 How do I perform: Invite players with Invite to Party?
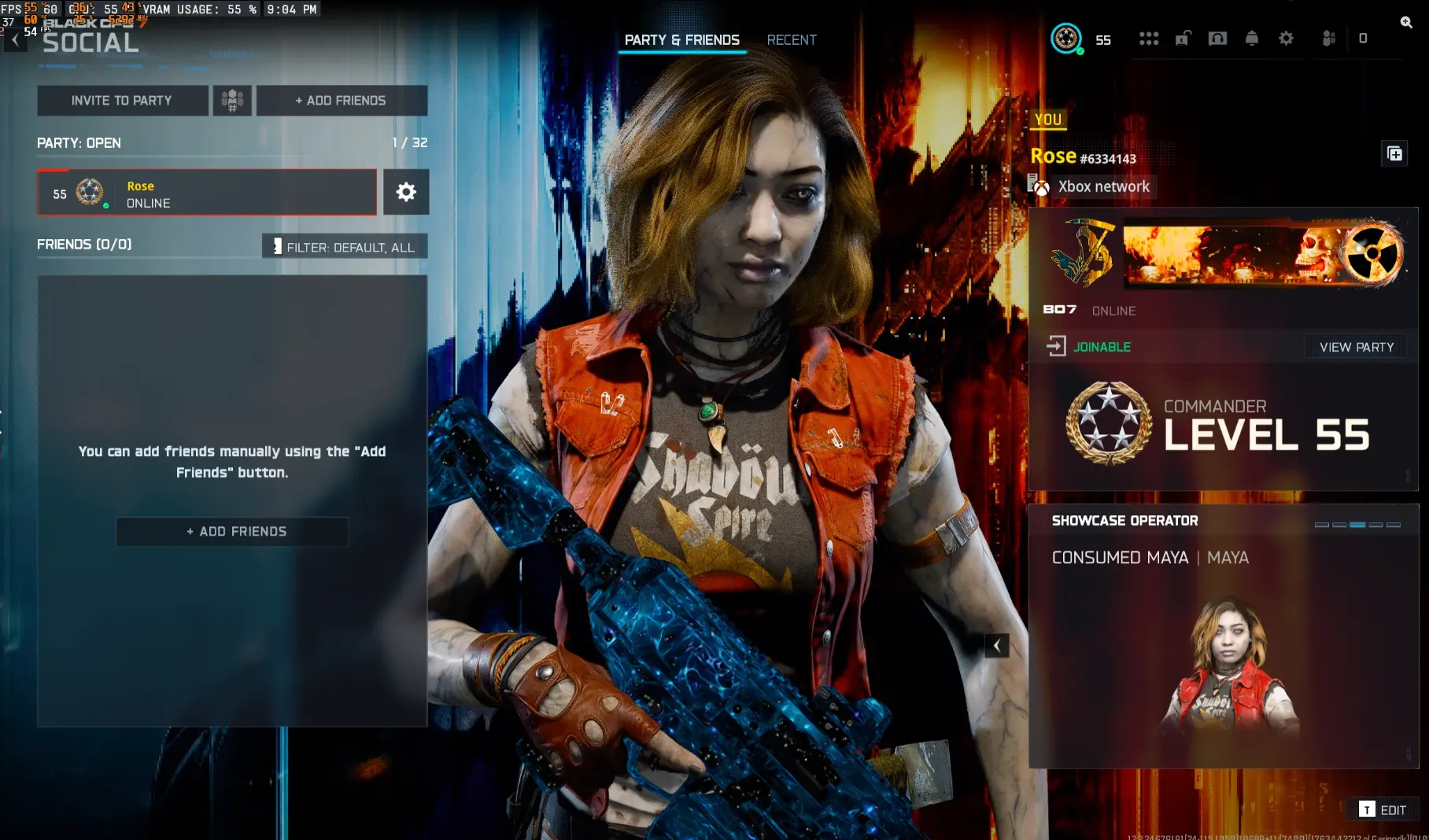(122, 101)
